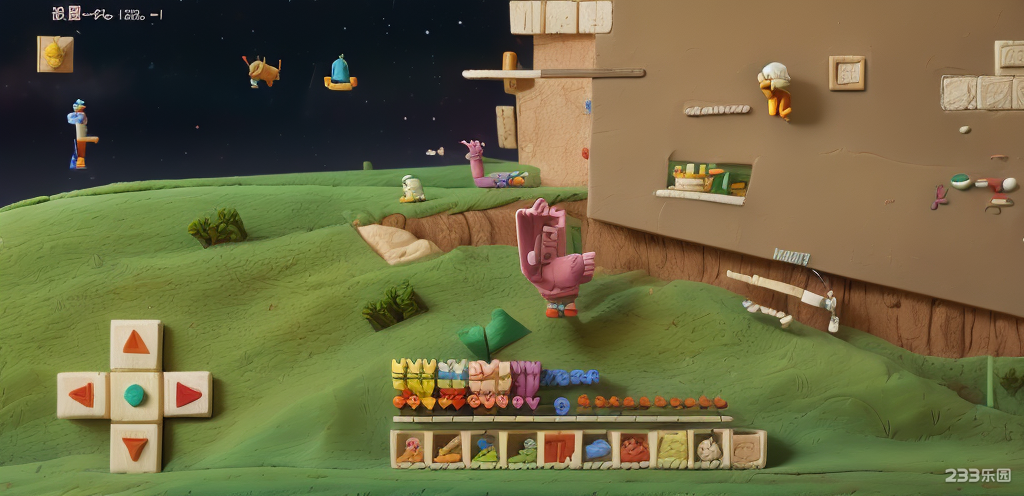1024x496 pixels.
Task: Tap the D-pad left arrow
Action: 82,395
